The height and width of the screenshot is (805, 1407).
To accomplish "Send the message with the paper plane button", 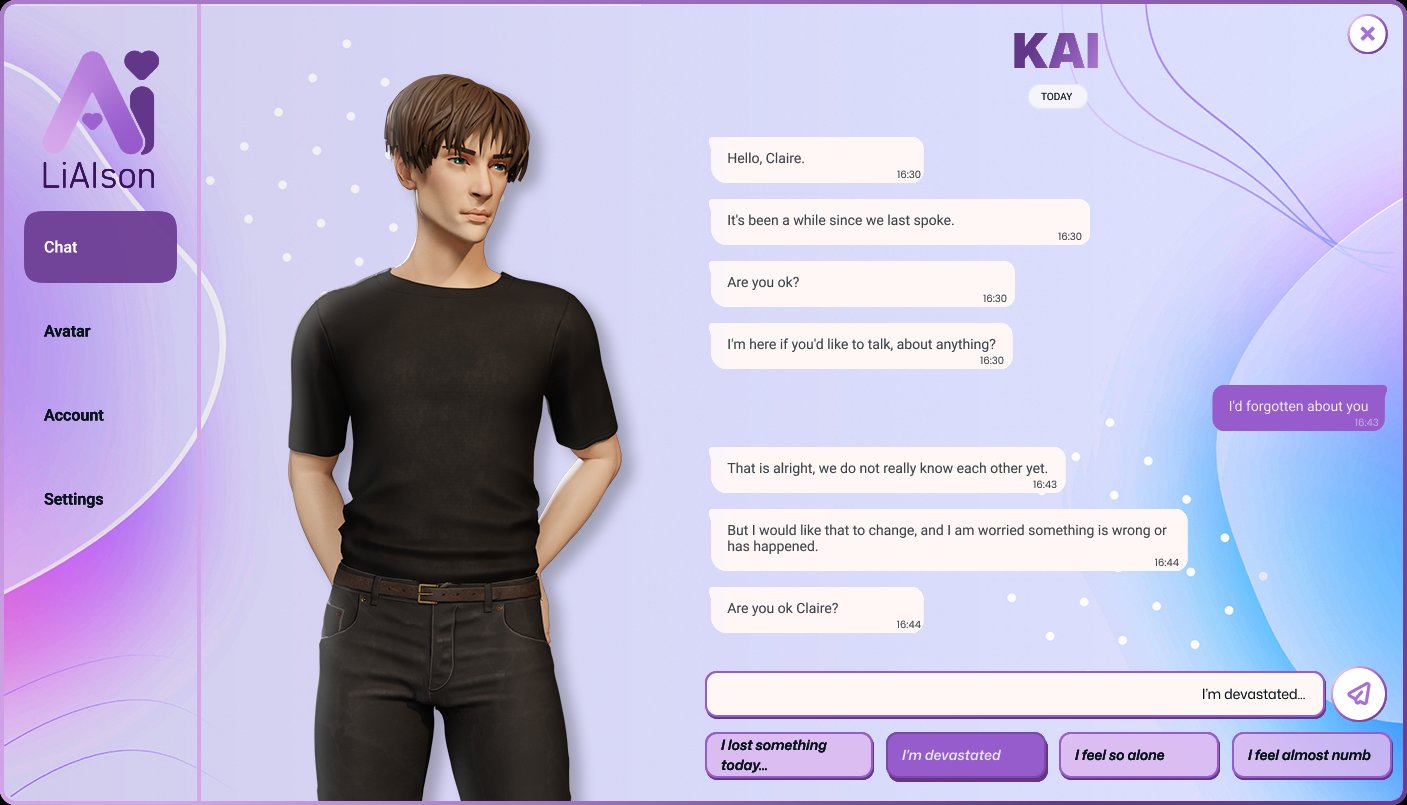I will click(1358, 694).
